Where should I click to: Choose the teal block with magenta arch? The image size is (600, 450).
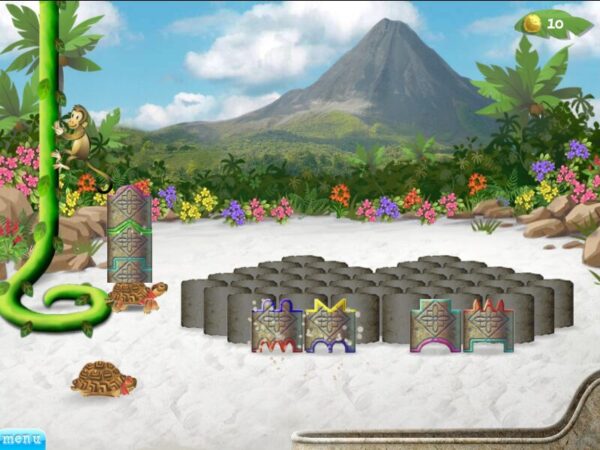[x=436, y=325]
